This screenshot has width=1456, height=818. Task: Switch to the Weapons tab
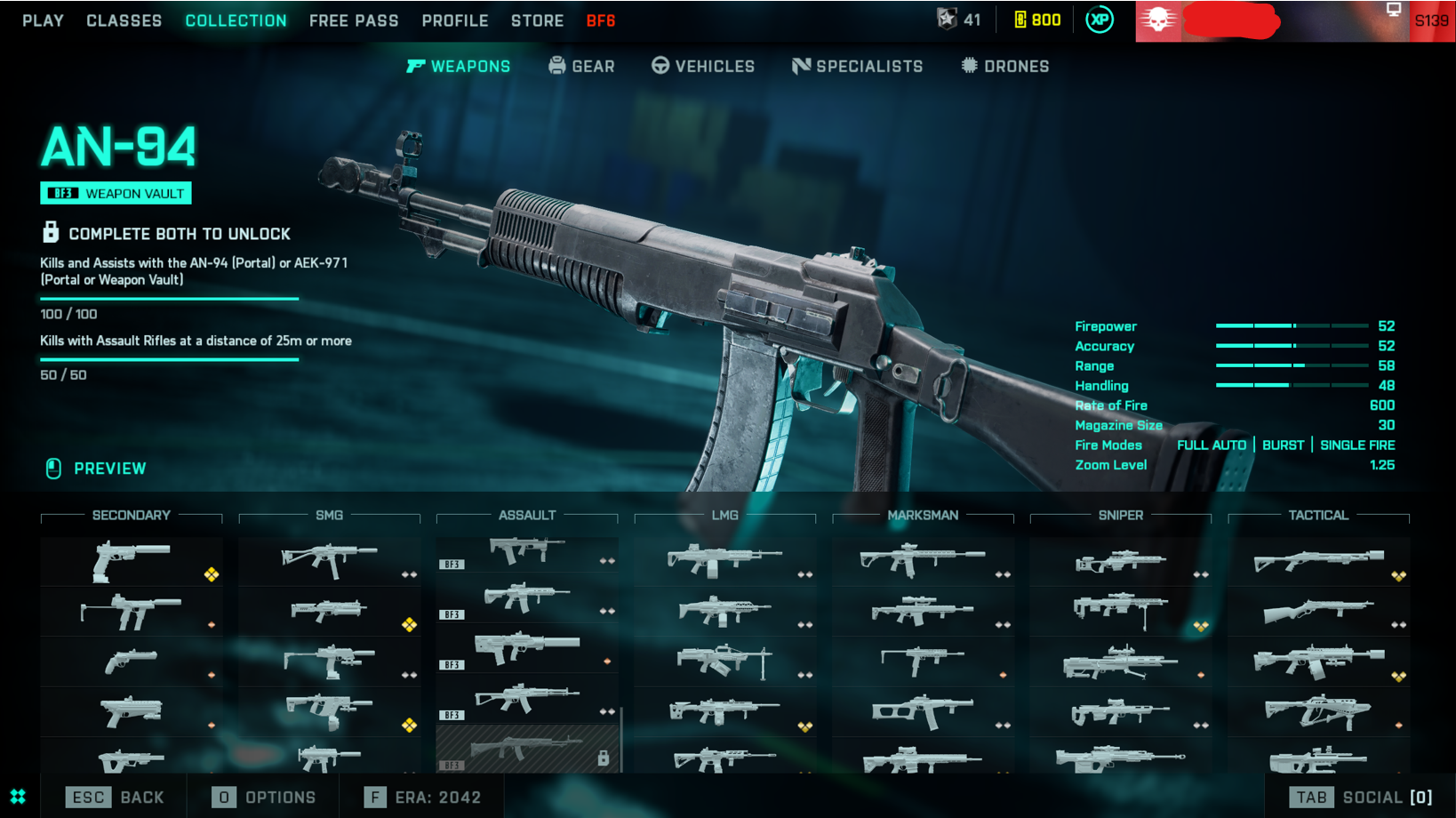point(459,67)
